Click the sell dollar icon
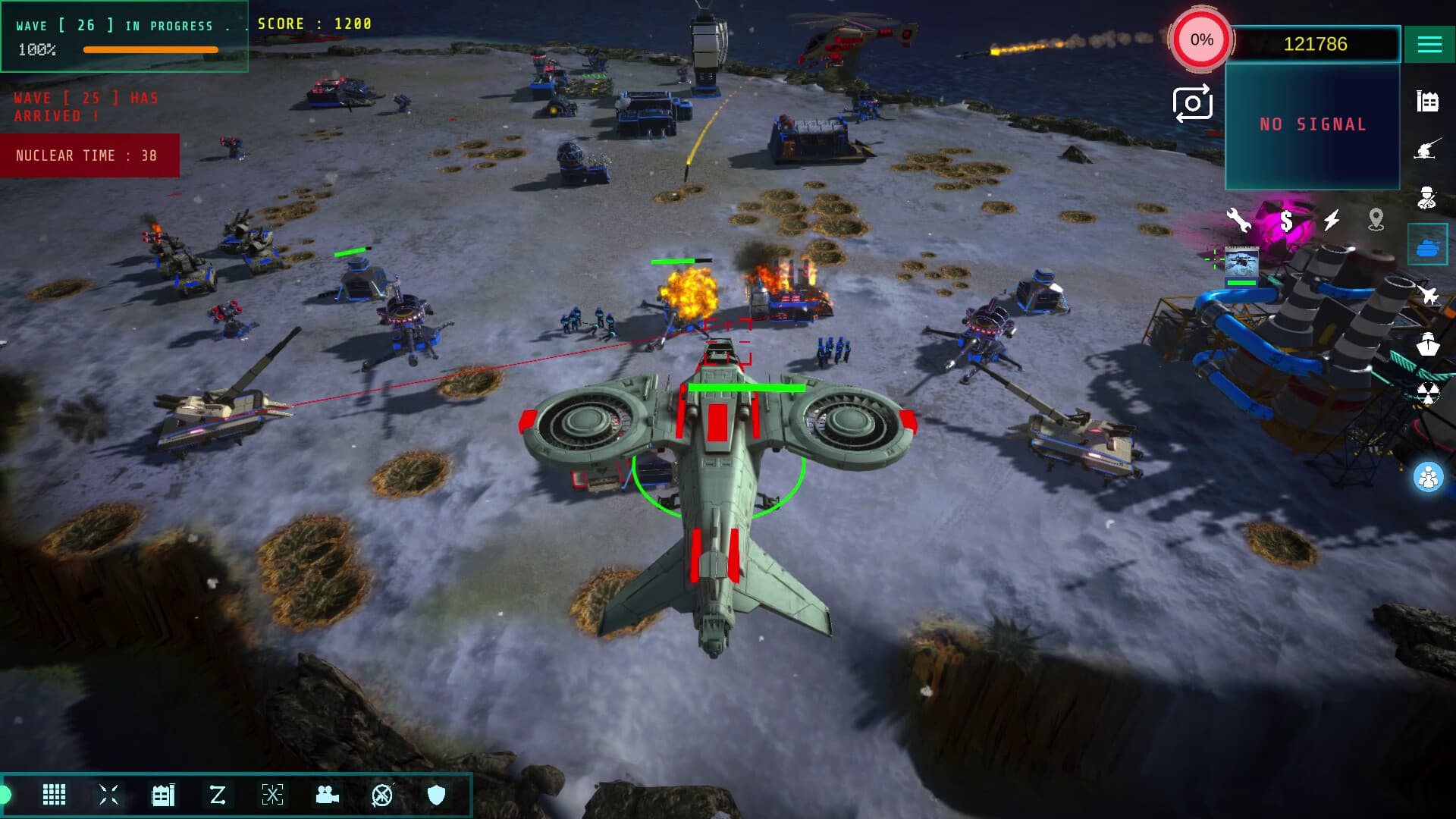The image size is (1456, 819). click(x=1285, y=220)
